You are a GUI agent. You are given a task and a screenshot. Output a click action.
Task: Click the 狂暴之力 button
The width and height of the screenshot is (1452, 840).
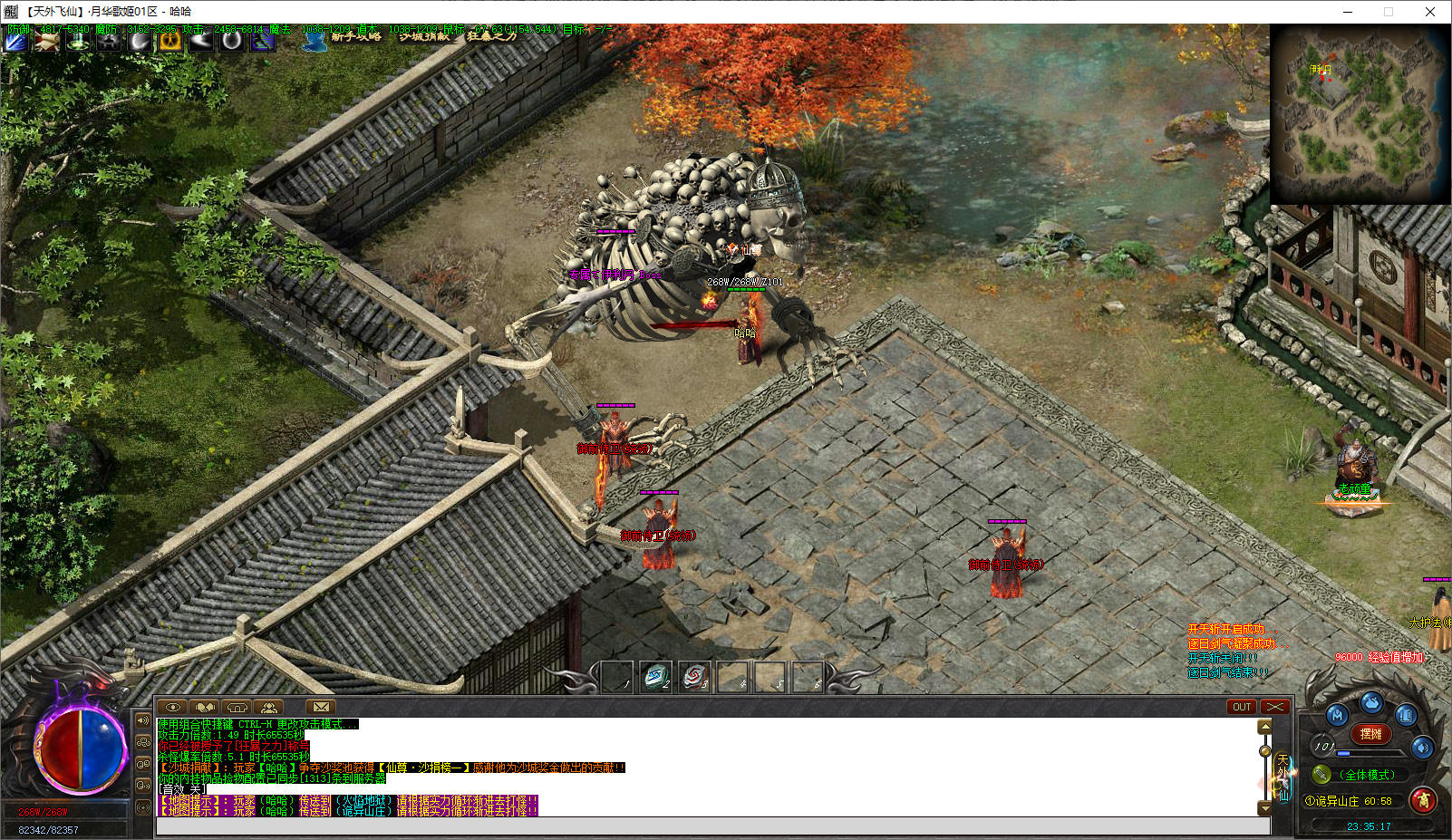(x=491, y=37)
